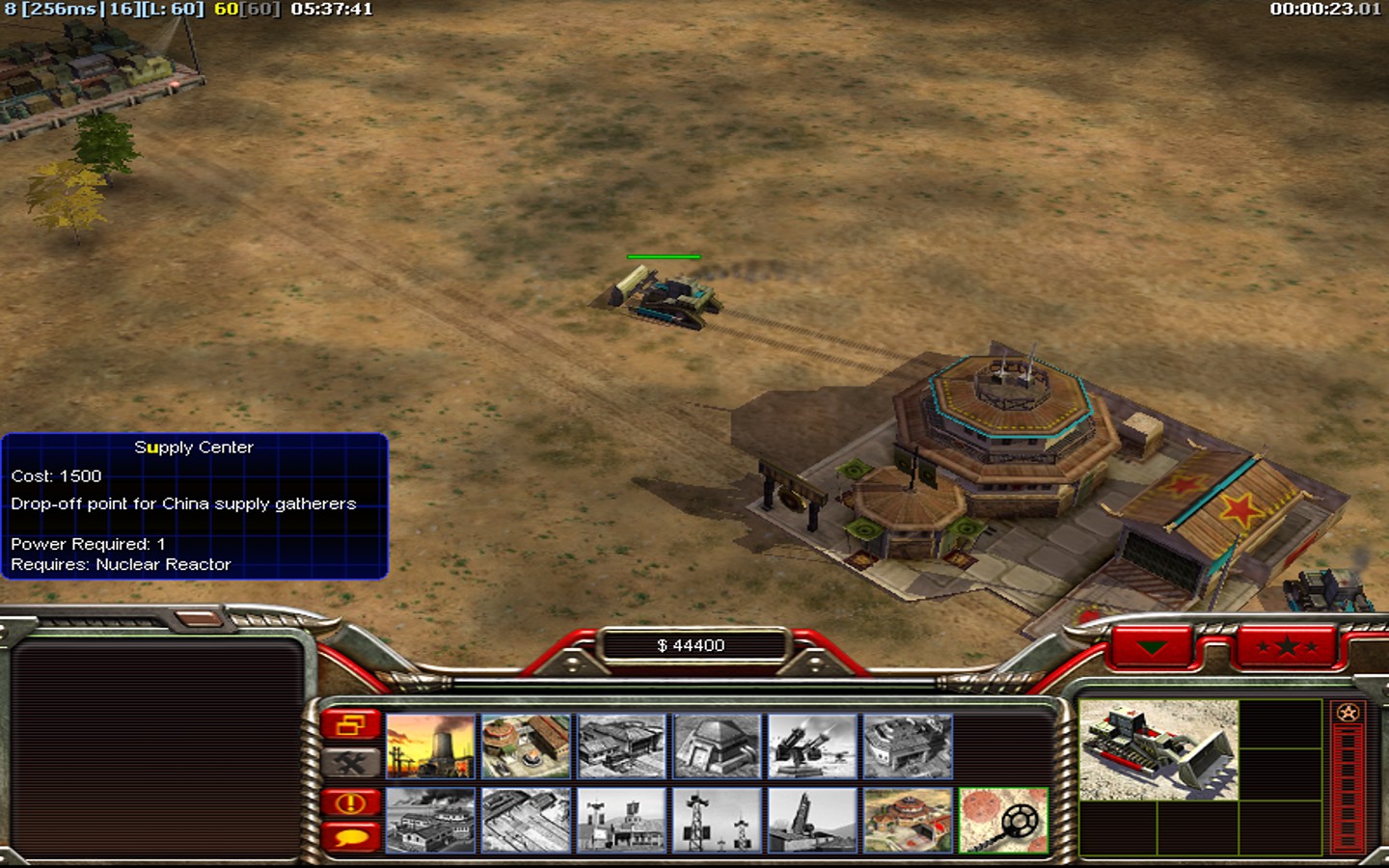Choose the Gattling Cannon build icon
Image resolution: width=1389 pixels, height=868 pixels.
click(x=812, y=746)
